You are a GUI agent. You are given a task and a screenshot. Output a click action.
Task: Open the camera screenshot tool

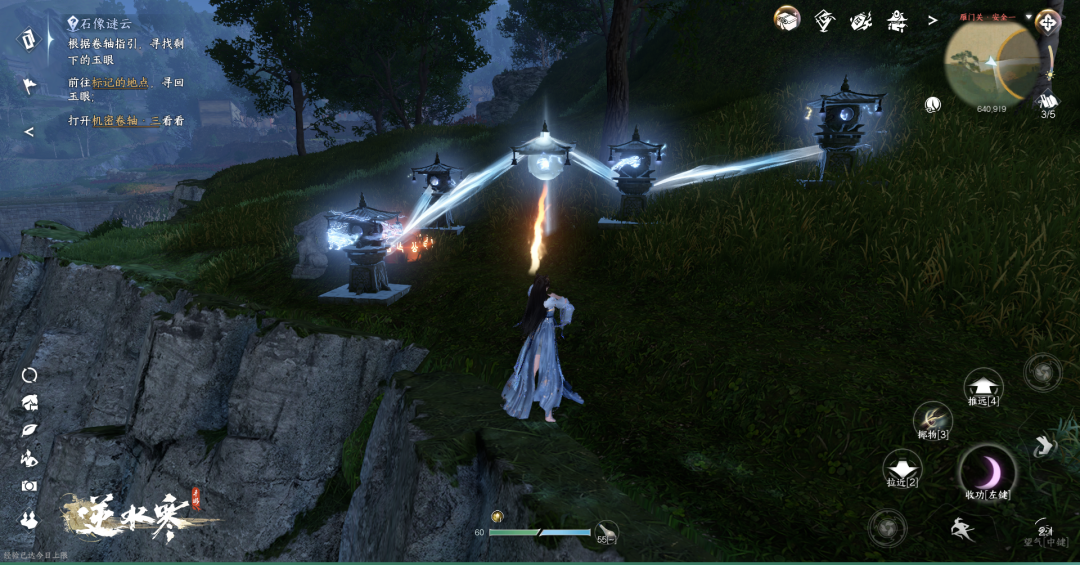[x=29, y=486]
